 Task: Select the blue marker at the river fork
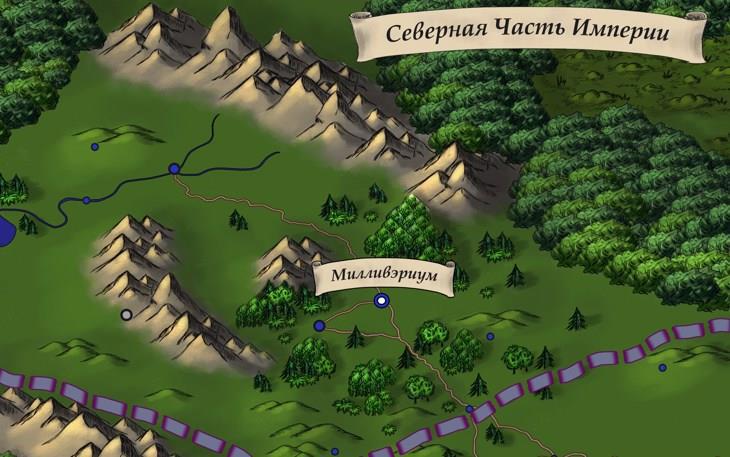pyautogui.click(x=174, y=169)
